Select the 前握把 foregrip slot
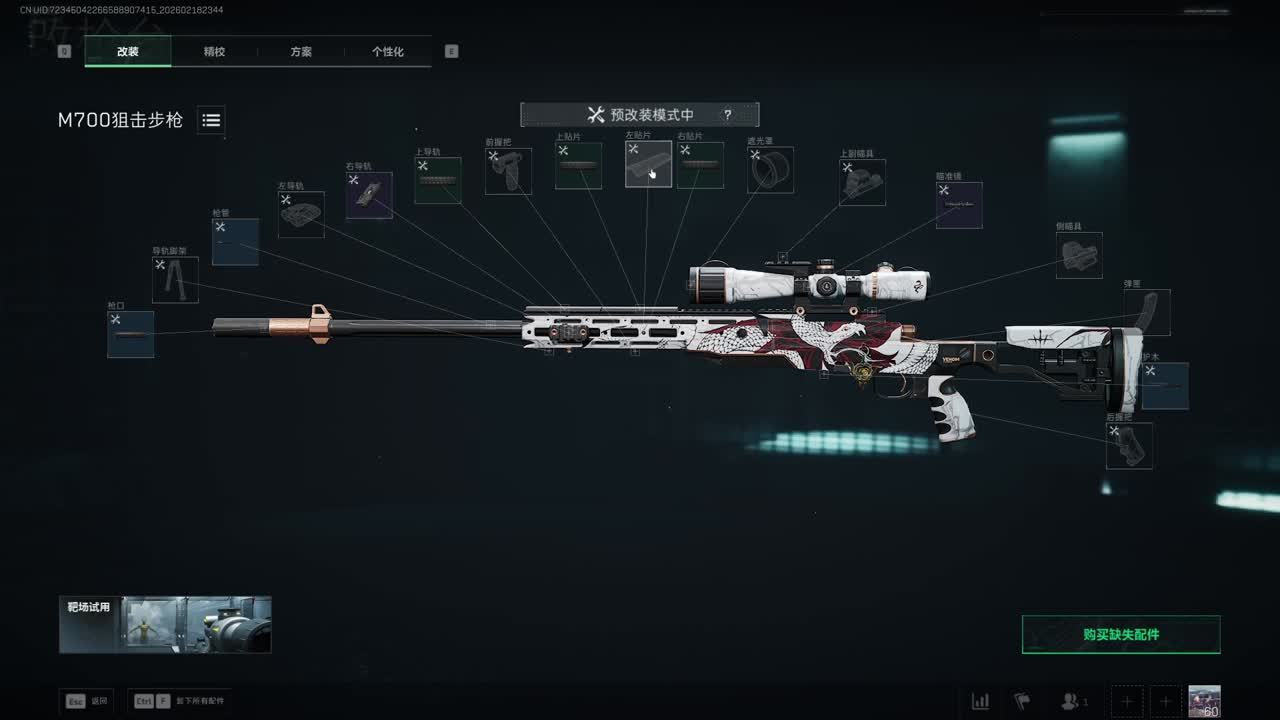1280x720 pixels. tap(508, 171)
